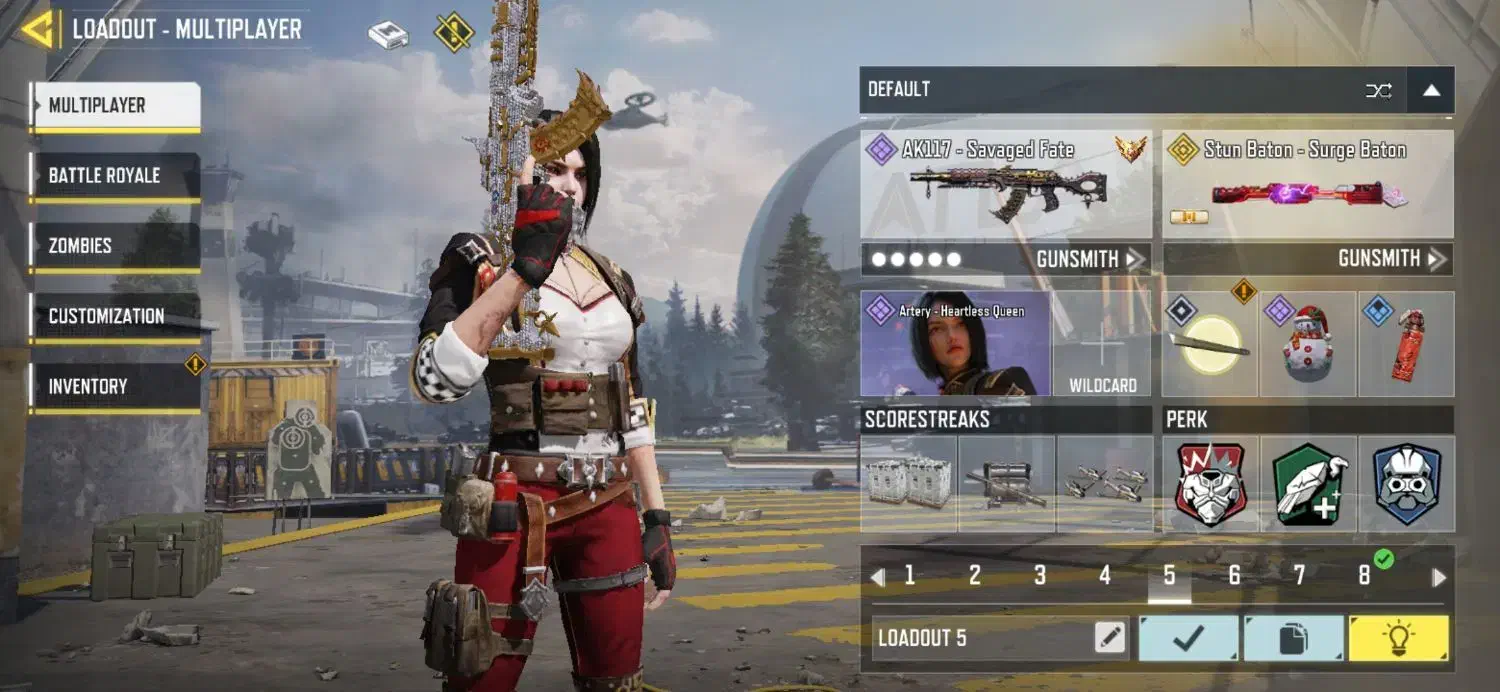Switch to the Battle Royale tab
This screenshot has width=1500, height=692.
(x=115, y=176)
